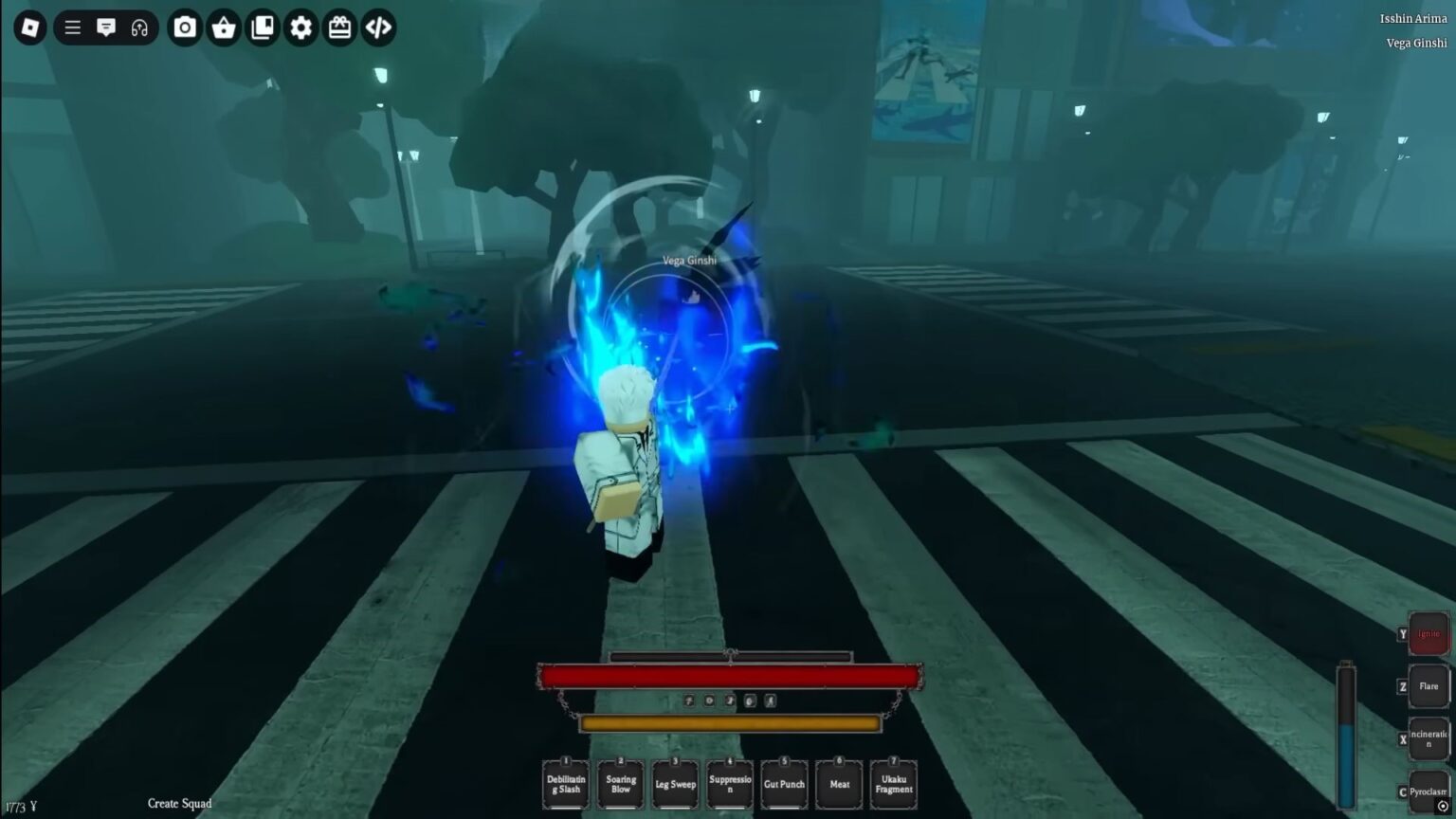This screenshot has height=819, width=1456.
Task: Toggle voice chat with the headset icon
Action: click(x=140, y=27)
